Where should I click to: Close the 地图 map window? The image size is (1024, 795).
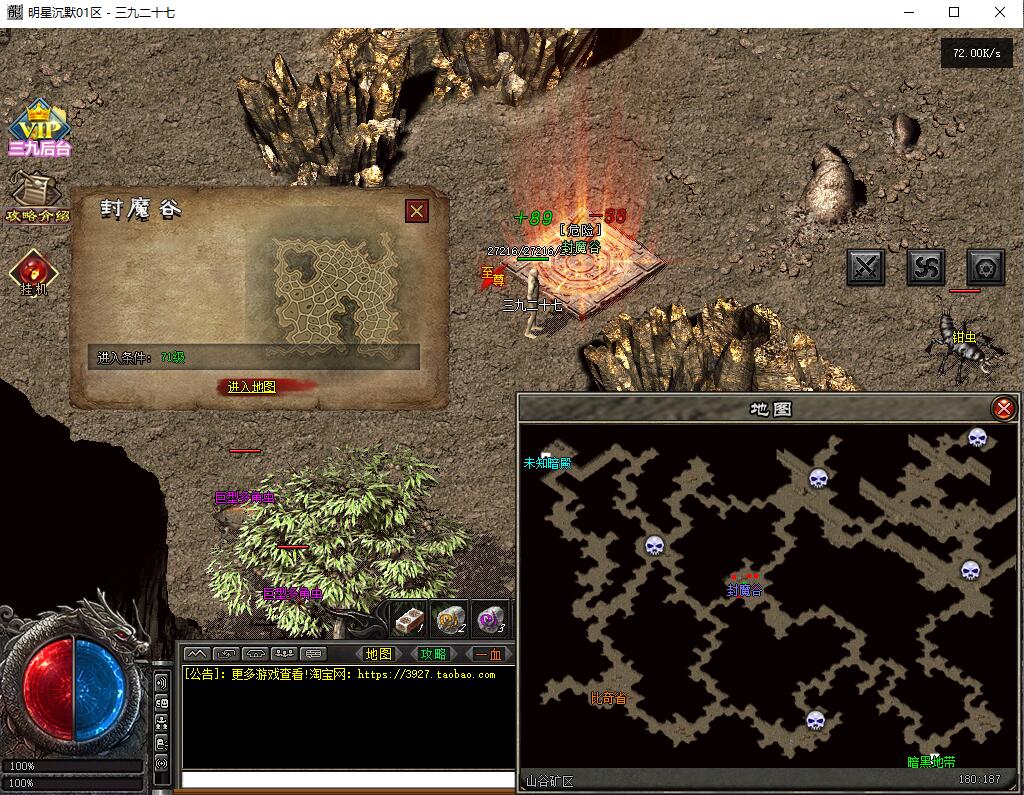pos(1003,408)
